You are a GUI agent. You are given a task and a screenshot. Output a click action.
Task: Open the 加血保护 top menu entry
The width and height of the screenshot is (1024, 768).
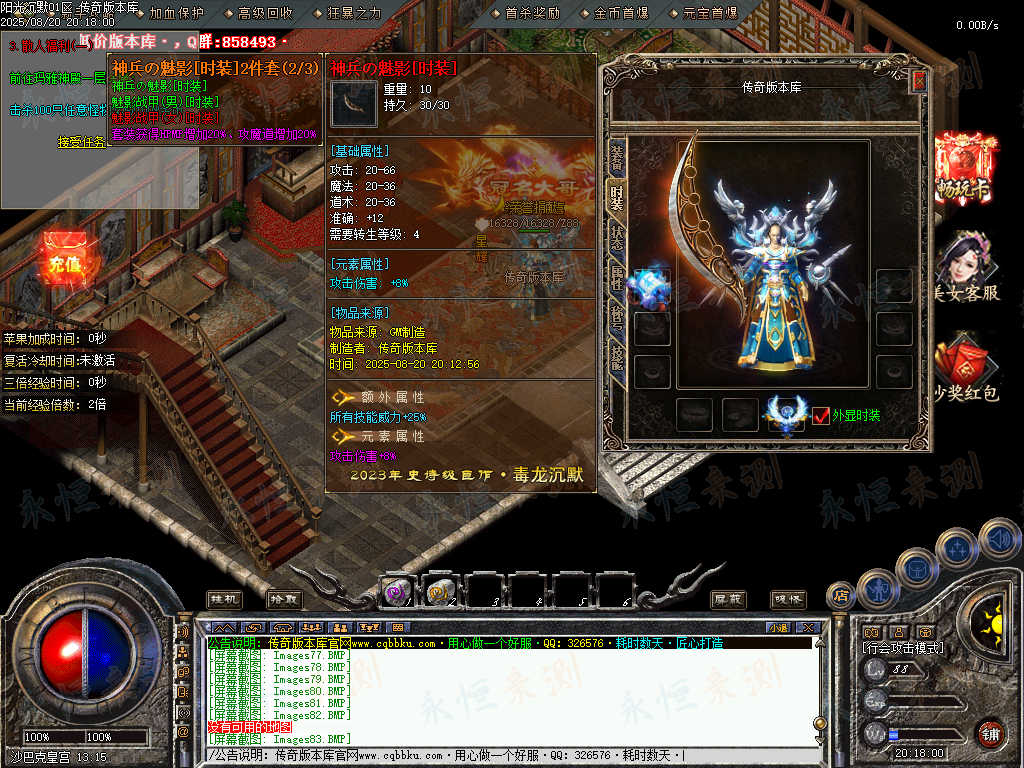coord(175,13)
